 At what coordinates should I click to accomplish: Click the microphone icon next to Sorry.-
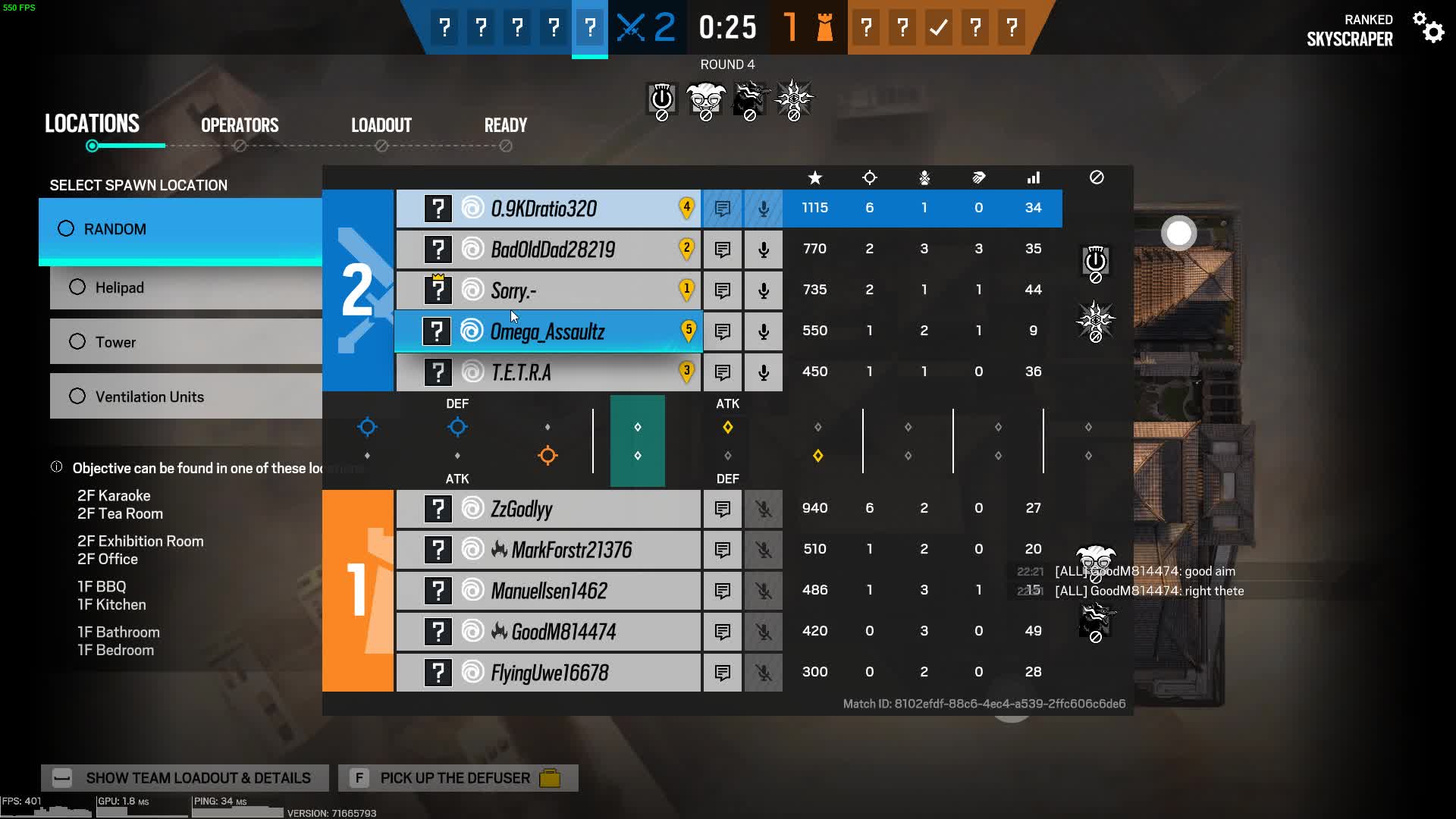pos(763,290)
